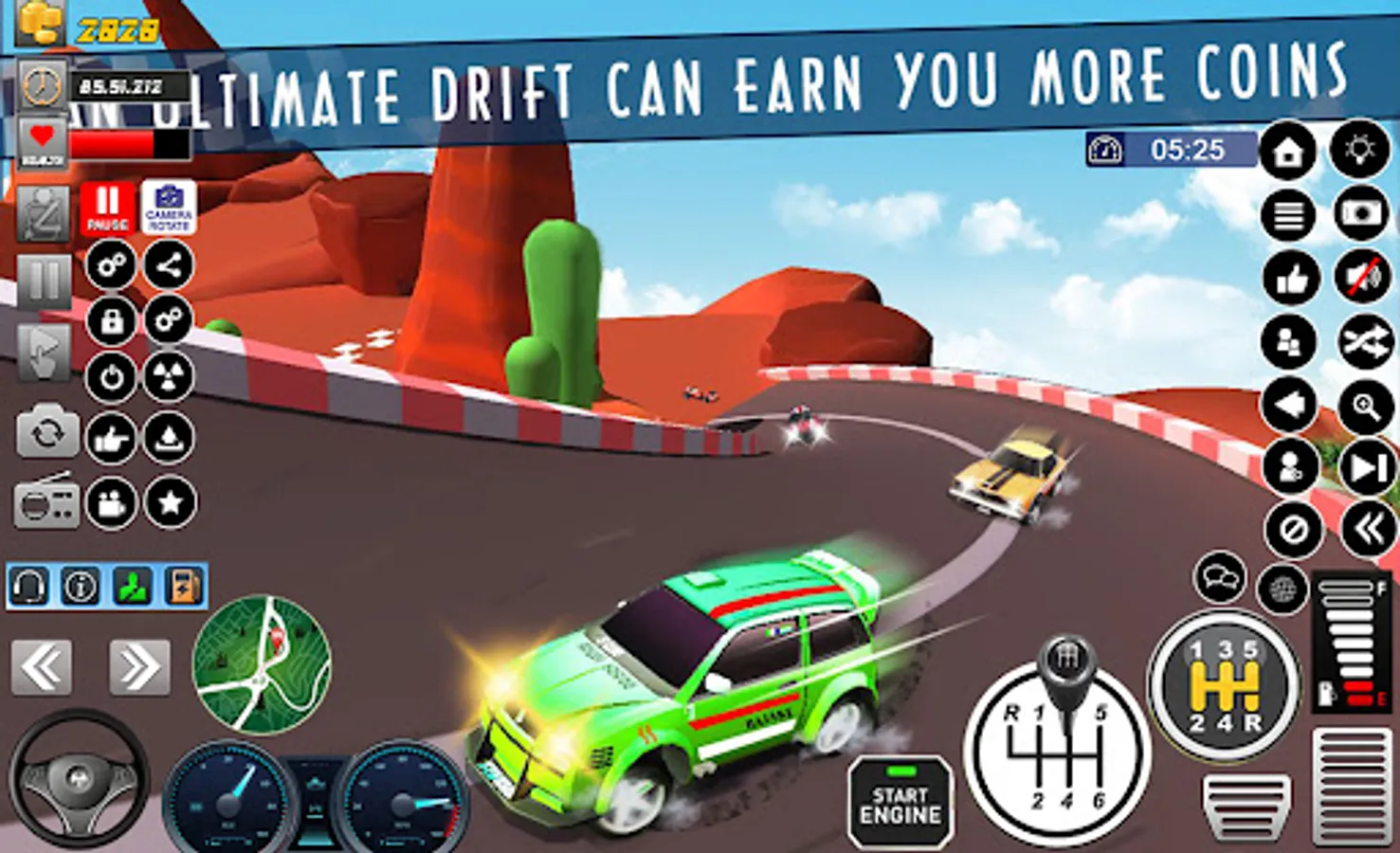The width and height of the screenshot is (1400, 853).
Task: Select the shuffle arrows icon
Action: click(x=1365, y=342)
